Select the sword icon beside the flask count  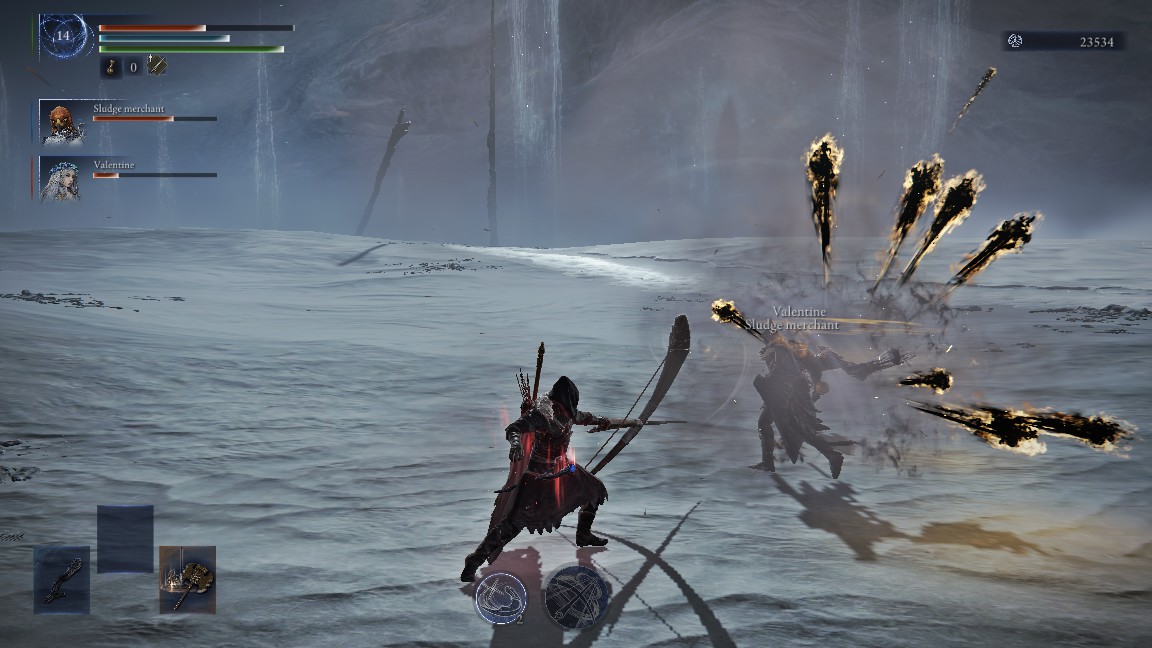coord(156,66)
